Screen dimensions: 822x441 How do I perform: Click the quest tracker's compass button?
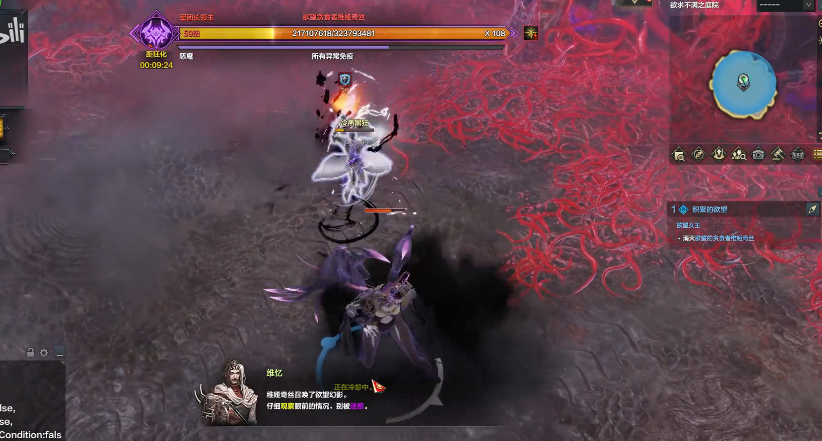812,209
